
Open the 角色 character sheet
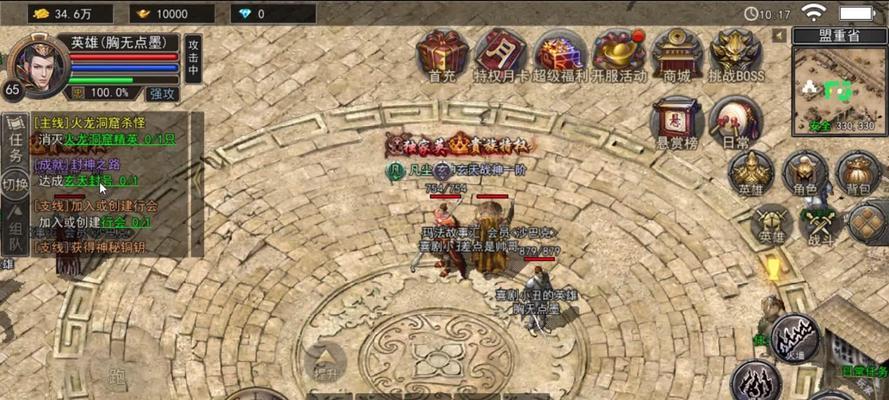[805, 173]
